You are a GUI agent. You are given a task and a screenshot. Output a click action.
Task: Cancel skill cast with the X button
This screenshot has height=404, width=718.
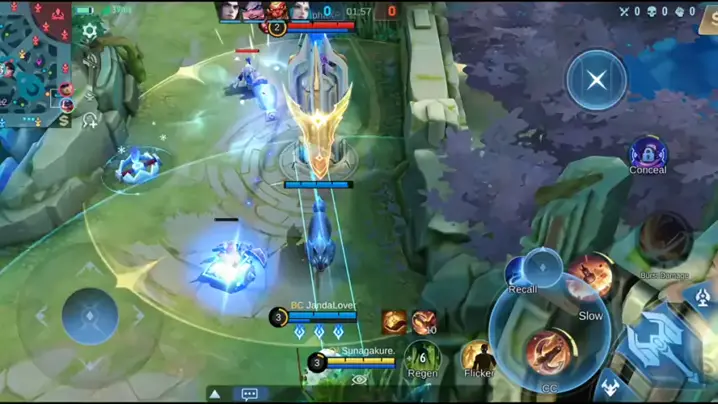[x=596, y=79]
